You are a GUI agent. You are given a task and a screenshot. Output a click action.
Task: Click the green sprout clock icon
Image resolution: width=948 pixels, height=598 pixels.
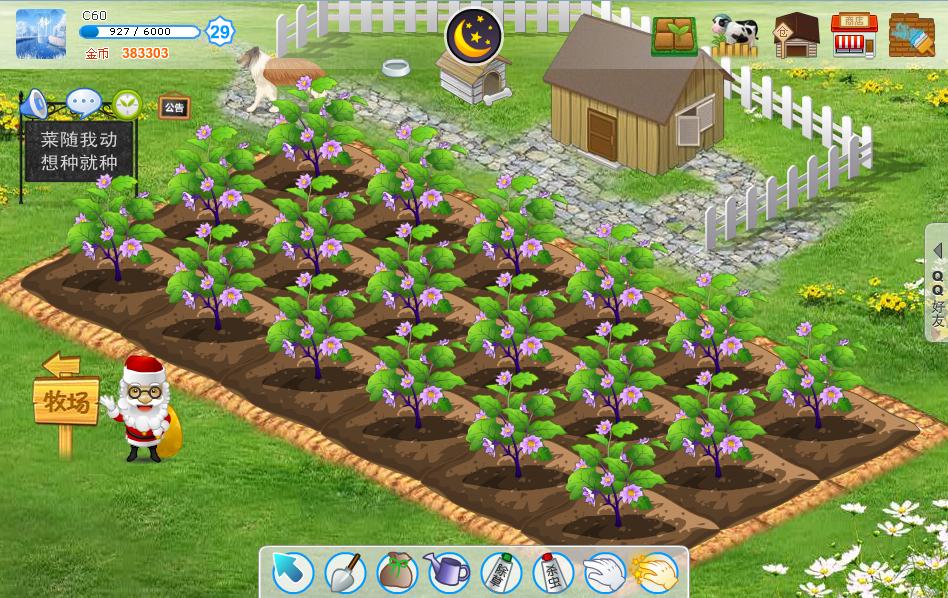coord(127,103)
